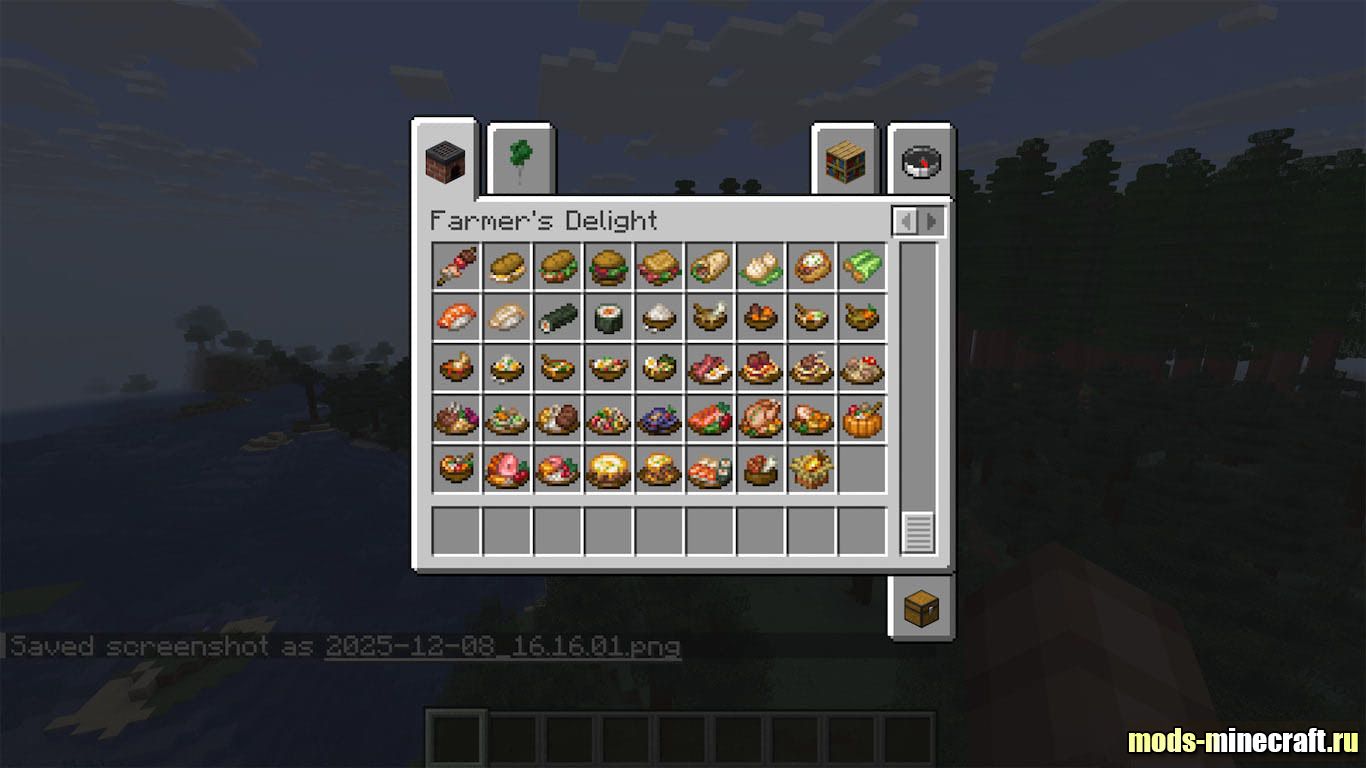Viewport: 1366px width, 768px height.
Task: Choose the kelp roll slice
Action: click(608, 318)
